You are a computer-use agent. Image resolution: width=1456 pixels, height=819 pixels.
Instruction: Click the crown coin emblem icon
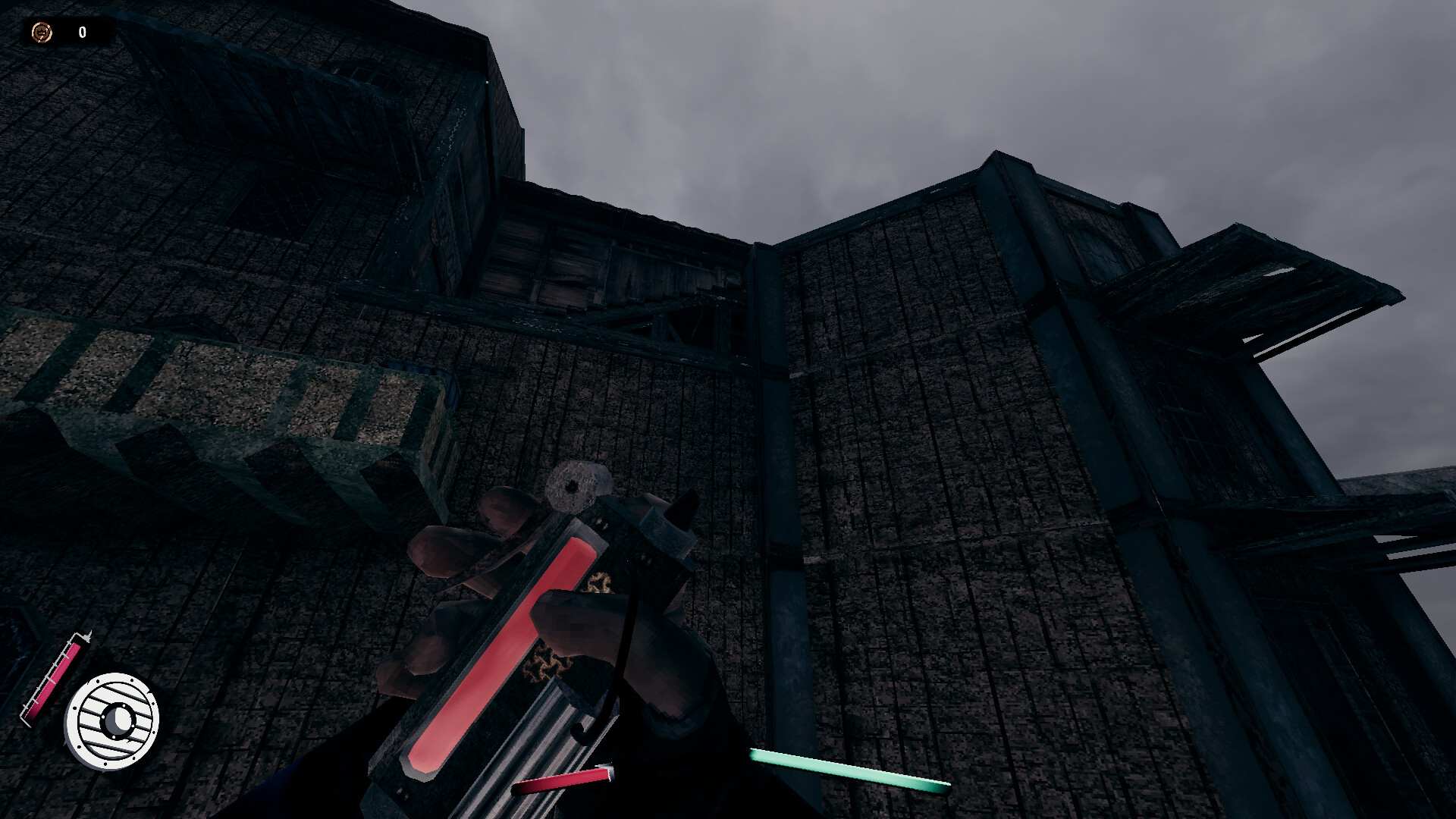[40, 32]
